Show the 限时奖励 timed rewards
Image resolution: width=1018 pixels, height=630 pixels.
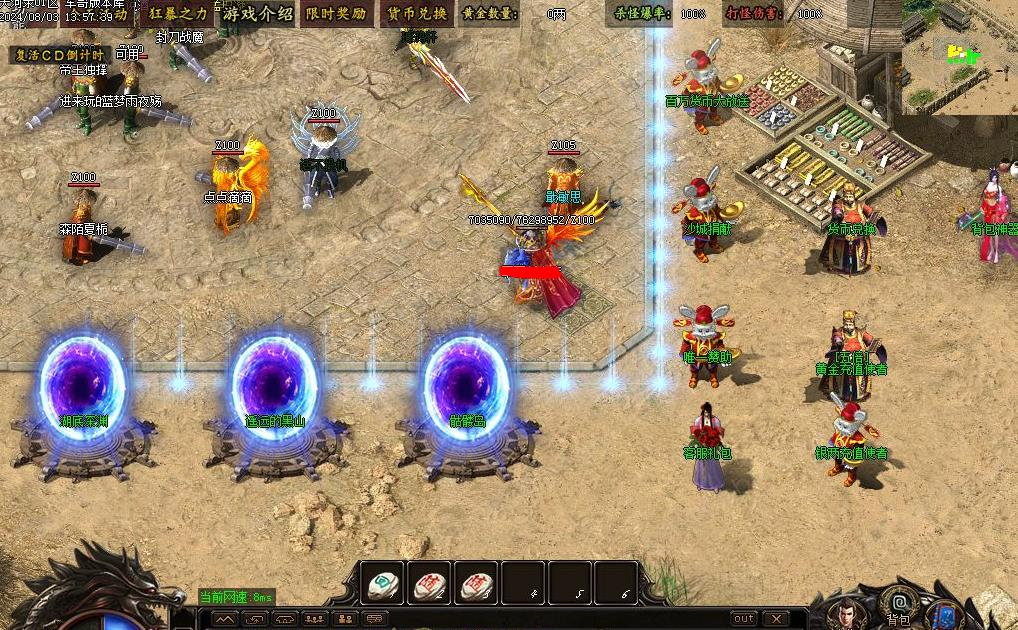point(335,14)
